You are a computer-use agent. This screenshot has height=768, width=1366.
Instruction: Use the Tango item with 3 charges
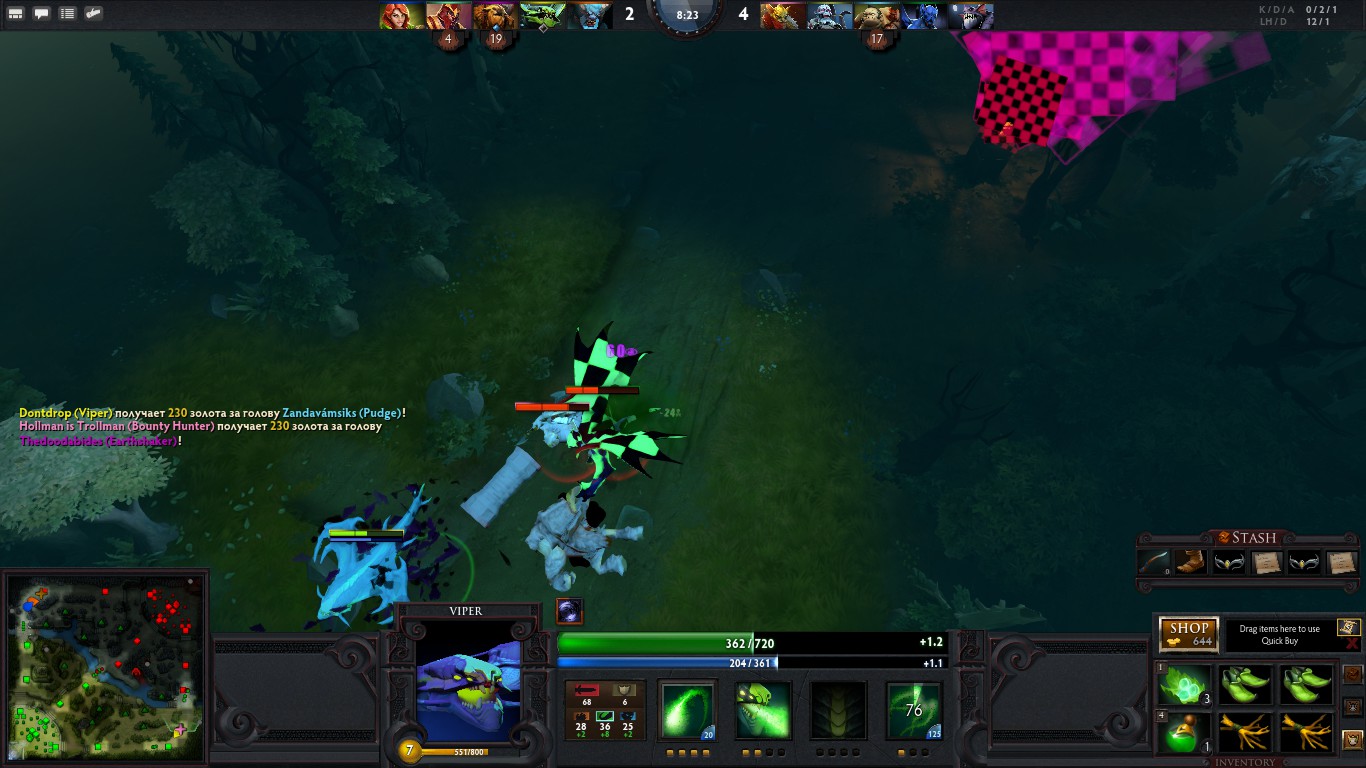(1184, 685)
